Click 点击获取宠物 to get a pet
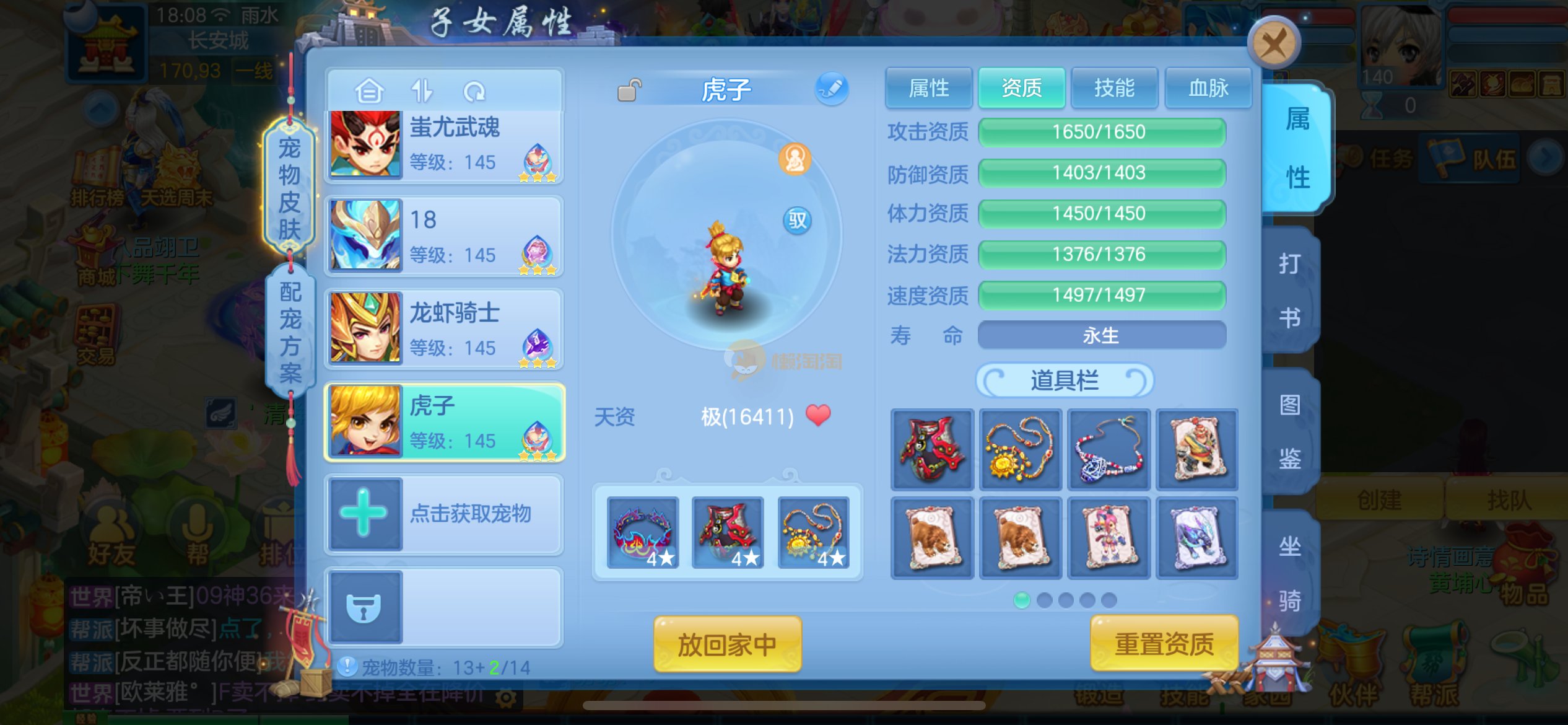1568x725 pixels. point(444,514)
